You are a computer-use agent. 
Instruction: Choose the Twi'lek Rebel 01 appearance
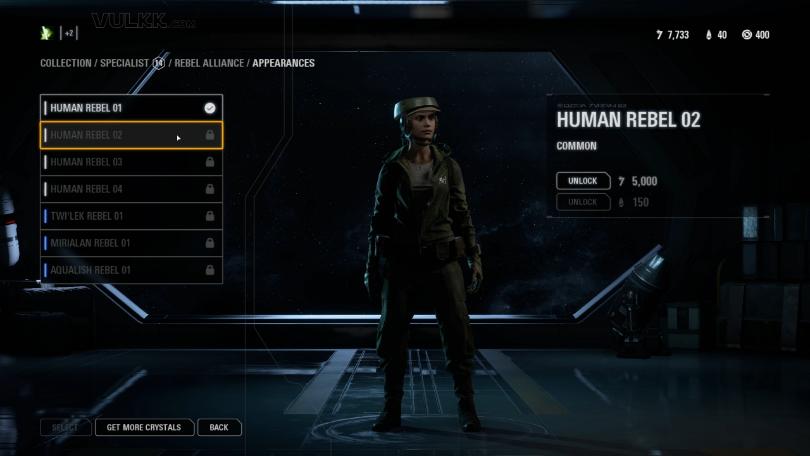pos(130,216)
